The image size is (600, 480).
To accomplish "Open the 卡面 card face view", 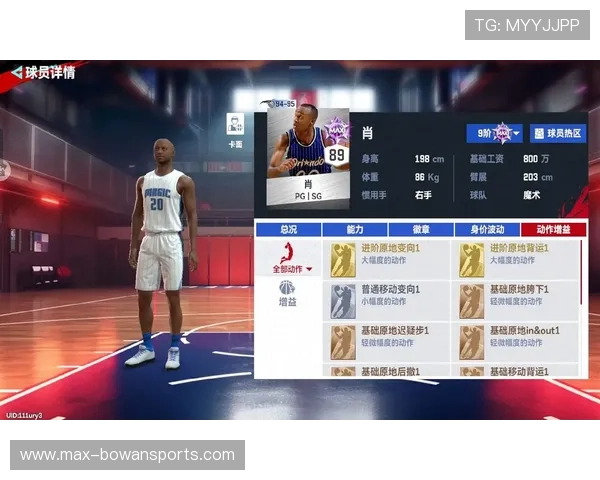I will (x=236, y=130).
